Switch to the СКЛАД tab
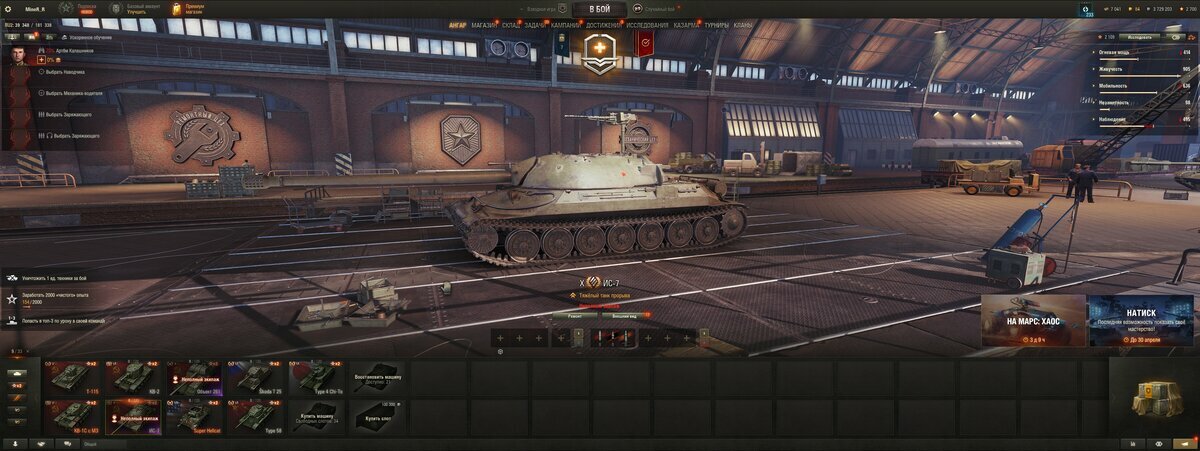 pyautogui.click(x=510, y=25)
